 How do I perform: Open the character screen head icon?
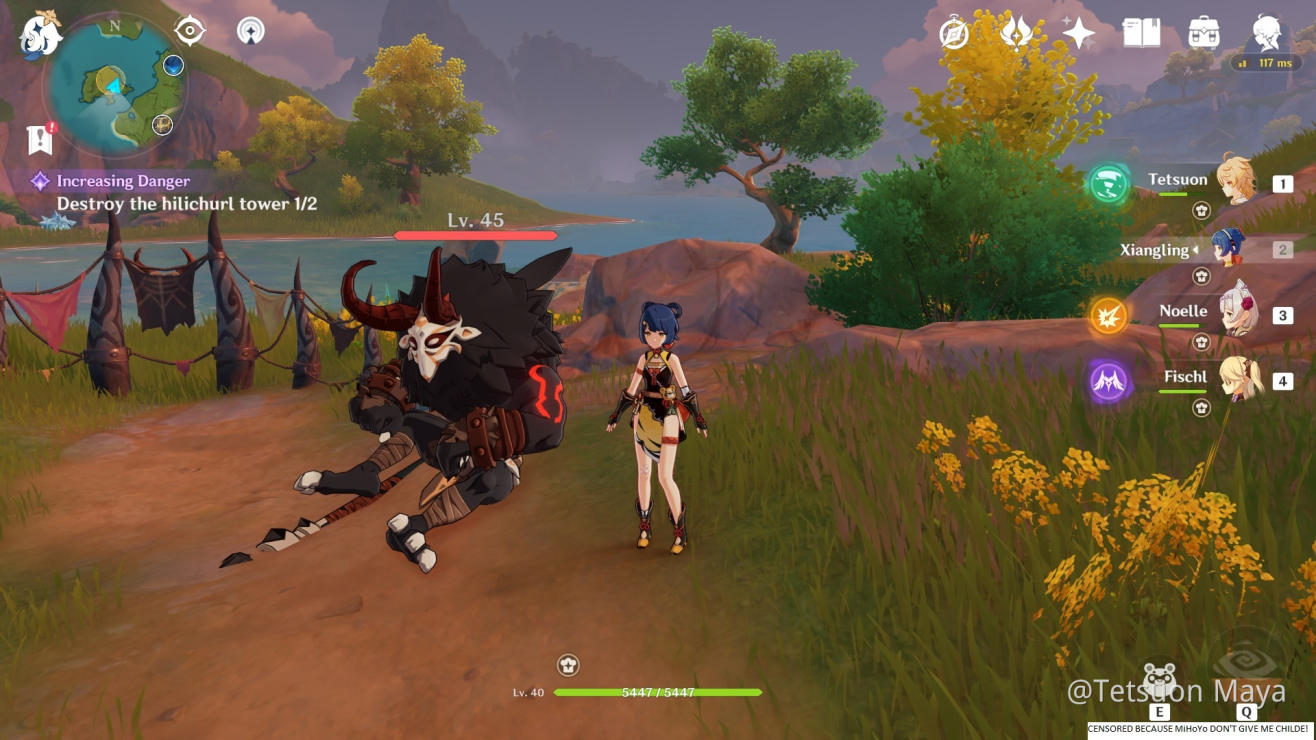pos(1267,32)
